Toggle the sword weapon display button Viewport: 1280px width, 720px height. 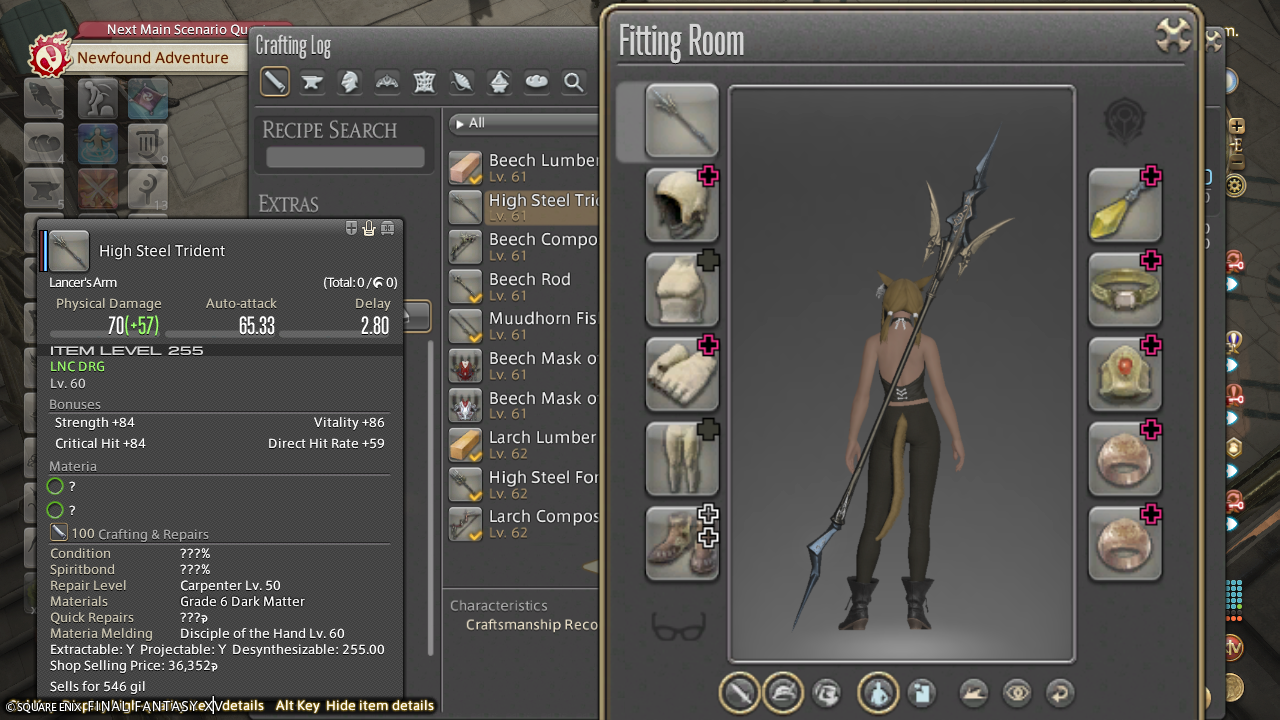coord(740,692)
